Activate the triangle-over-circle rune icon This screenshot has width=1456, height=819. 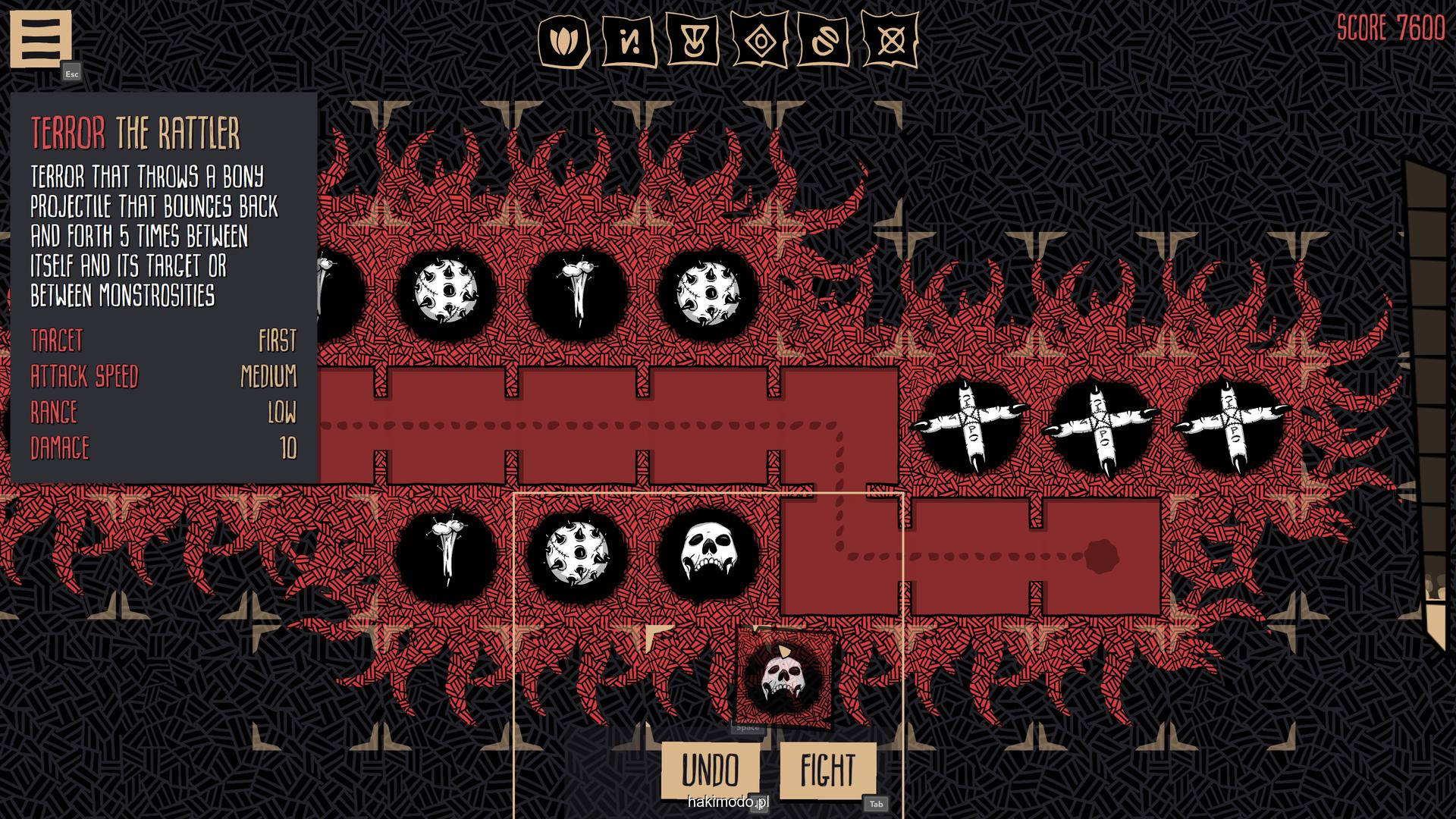click(x=693, y=41)
